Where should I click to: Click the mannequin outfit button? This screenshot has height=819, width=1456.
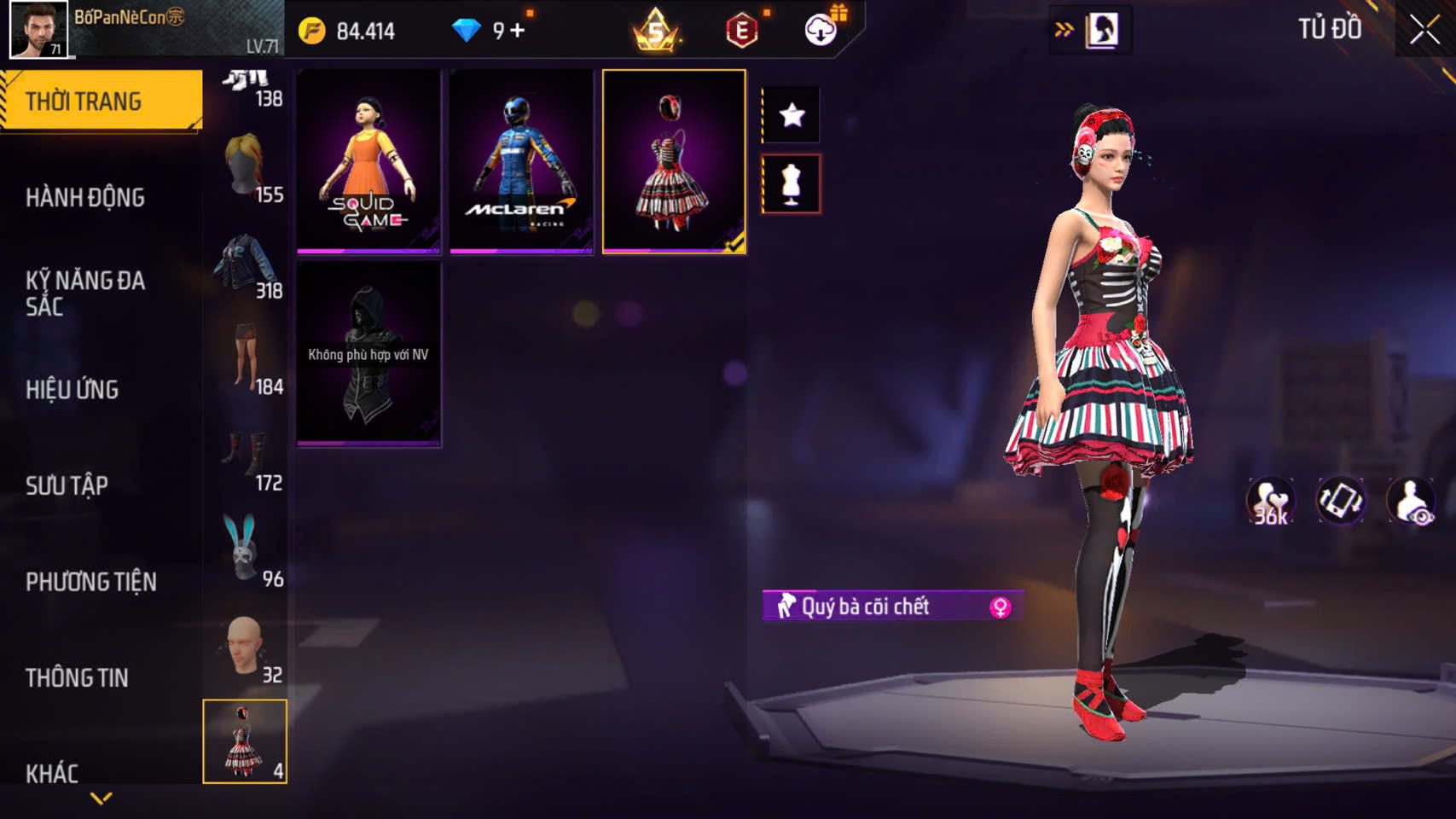pyautogui.click(x=792, y=183)
